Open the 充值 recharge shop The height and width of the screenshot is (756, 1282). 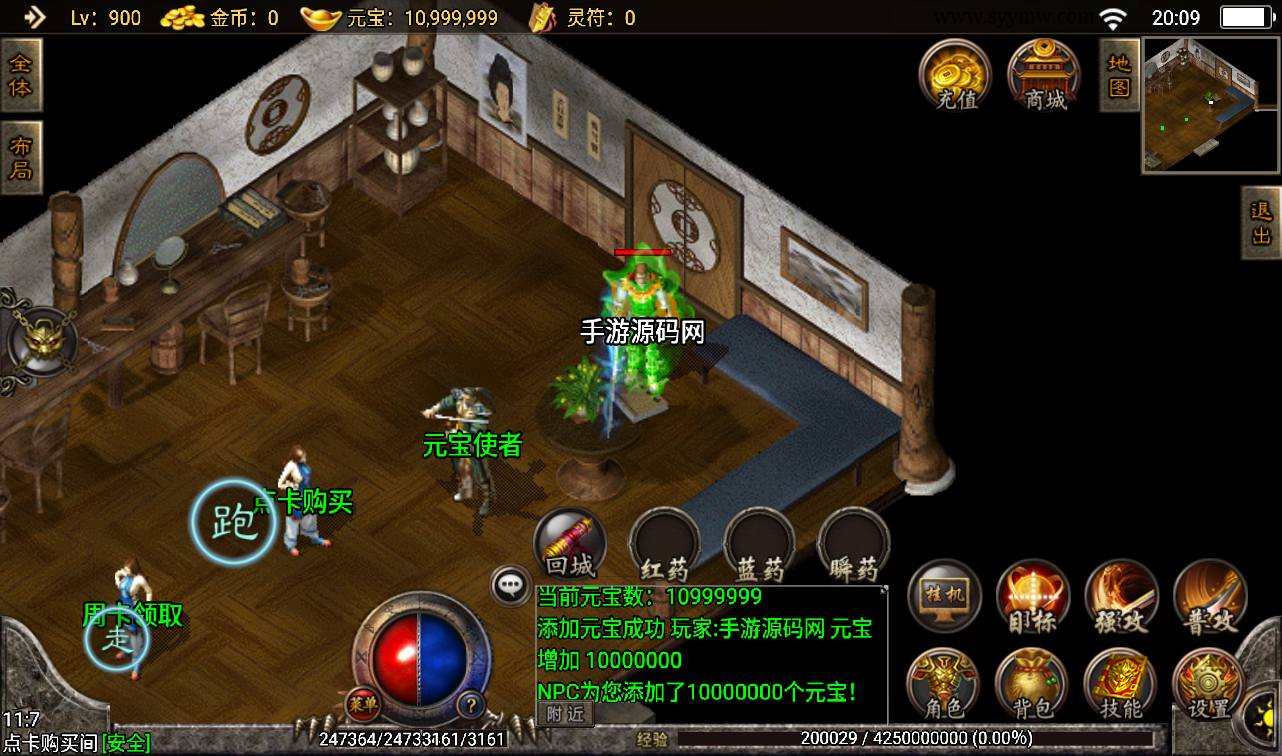[x=955, y=74]
